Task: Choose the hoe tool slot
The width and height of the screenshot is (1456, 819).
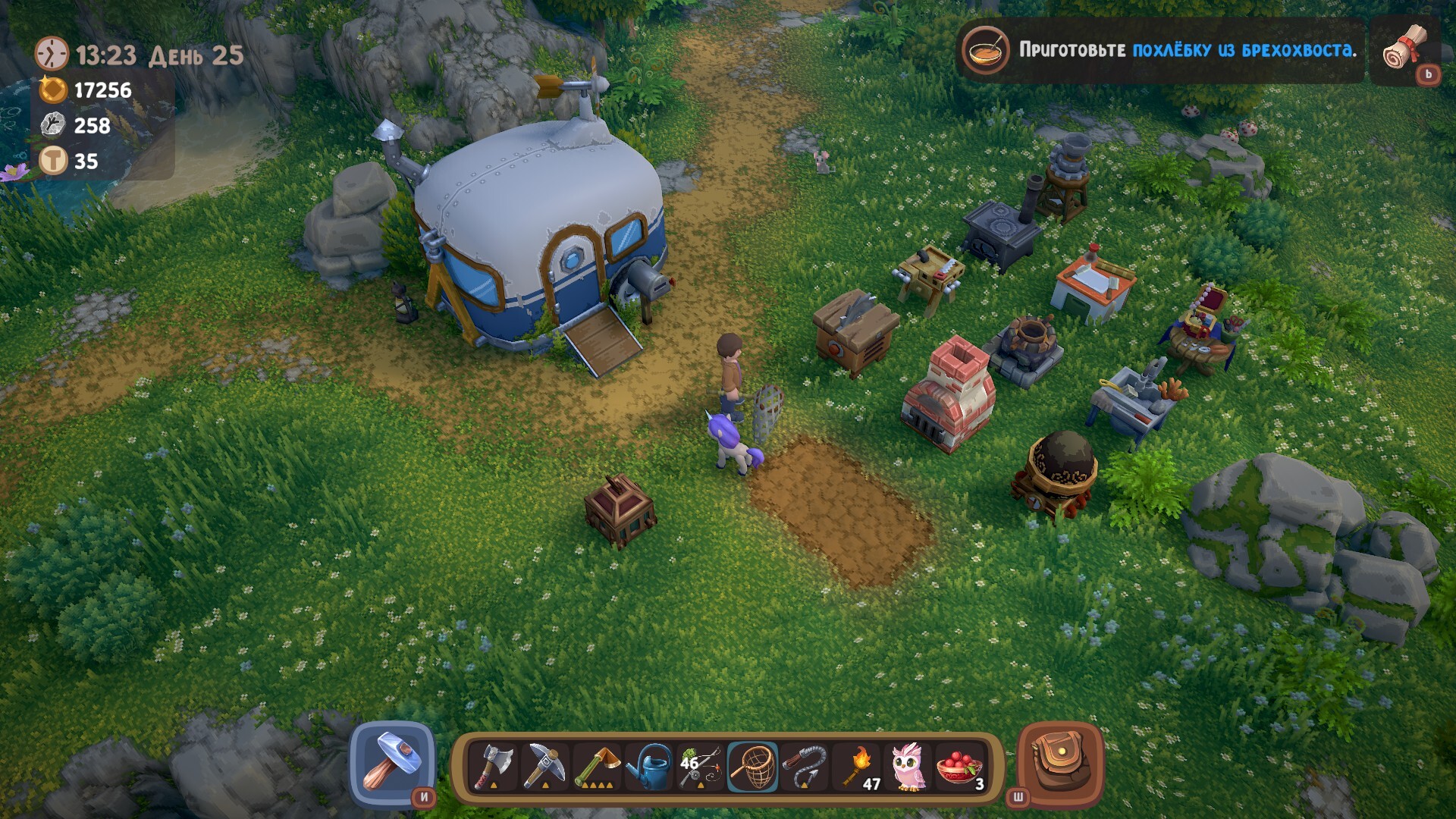Action: (x=598, y=766)
